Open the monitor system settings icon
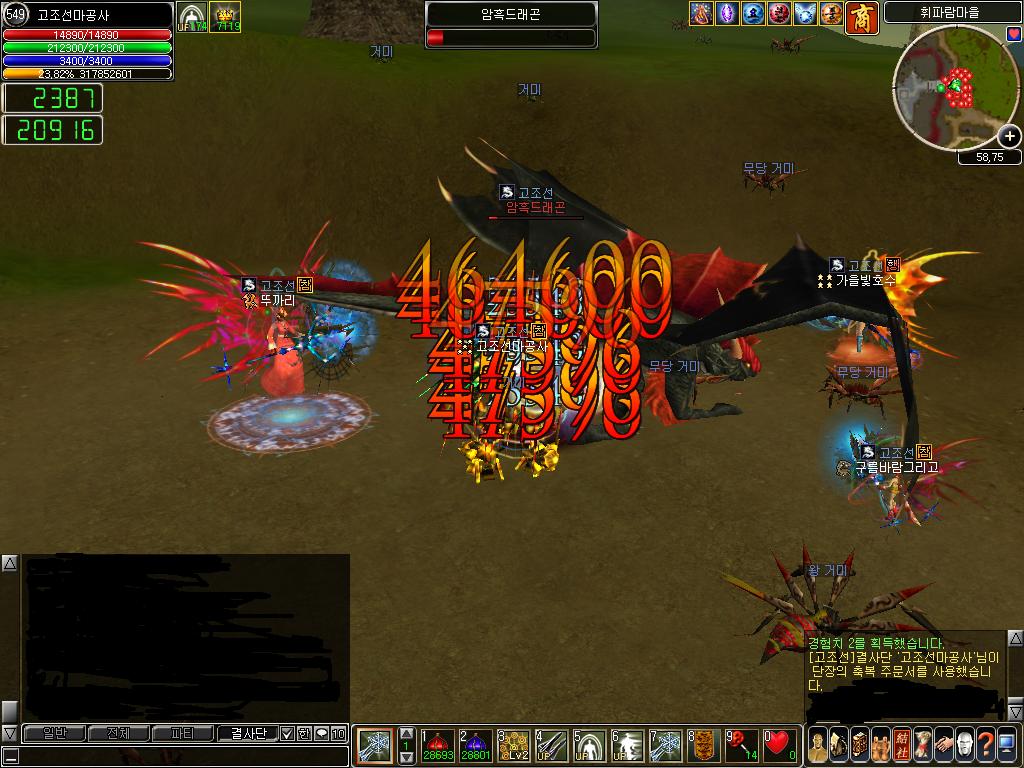The width and height of the screenshot is (1024, 768). (1007, 745)
